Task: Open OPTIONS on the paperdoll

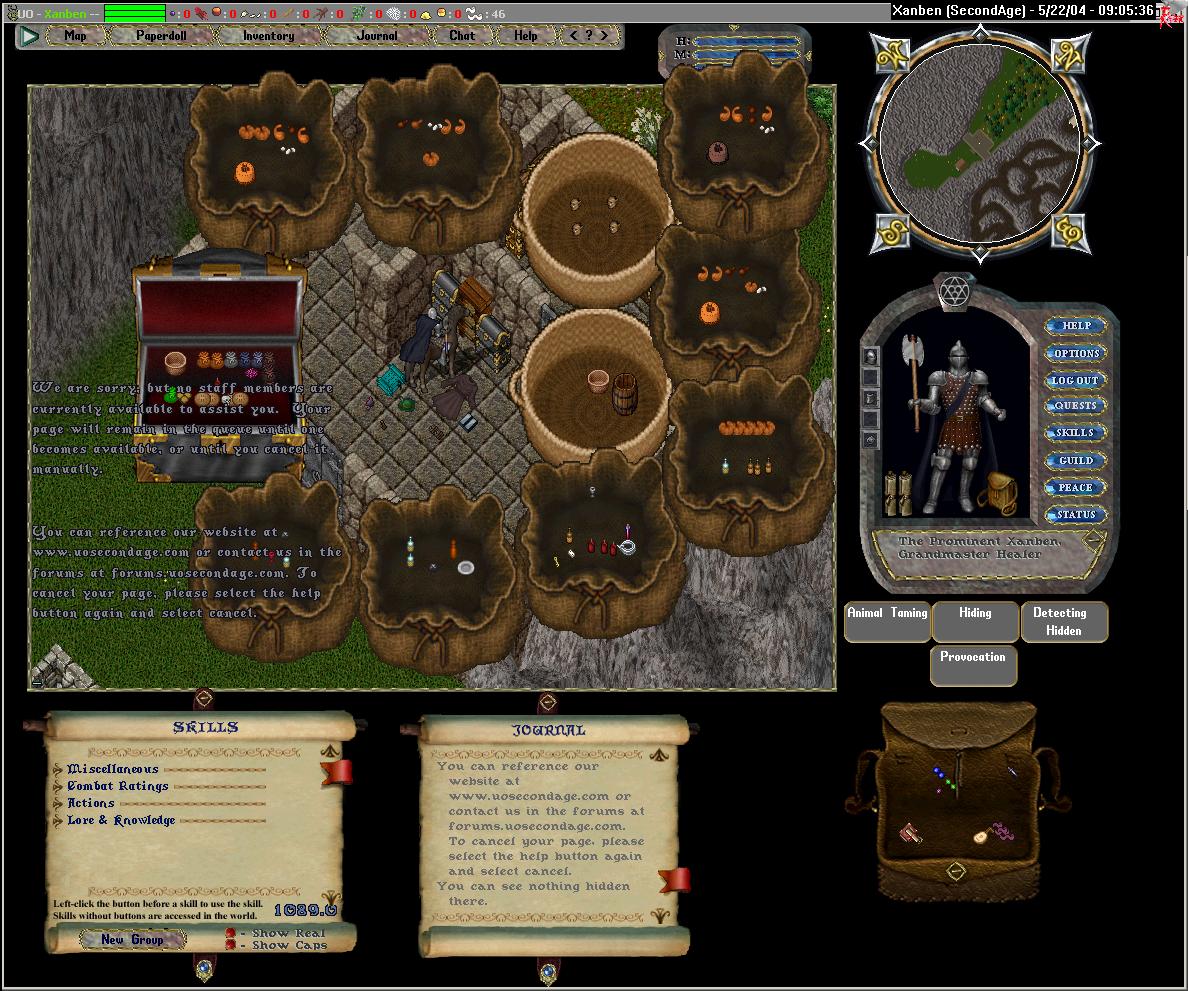Action: 1076,353
